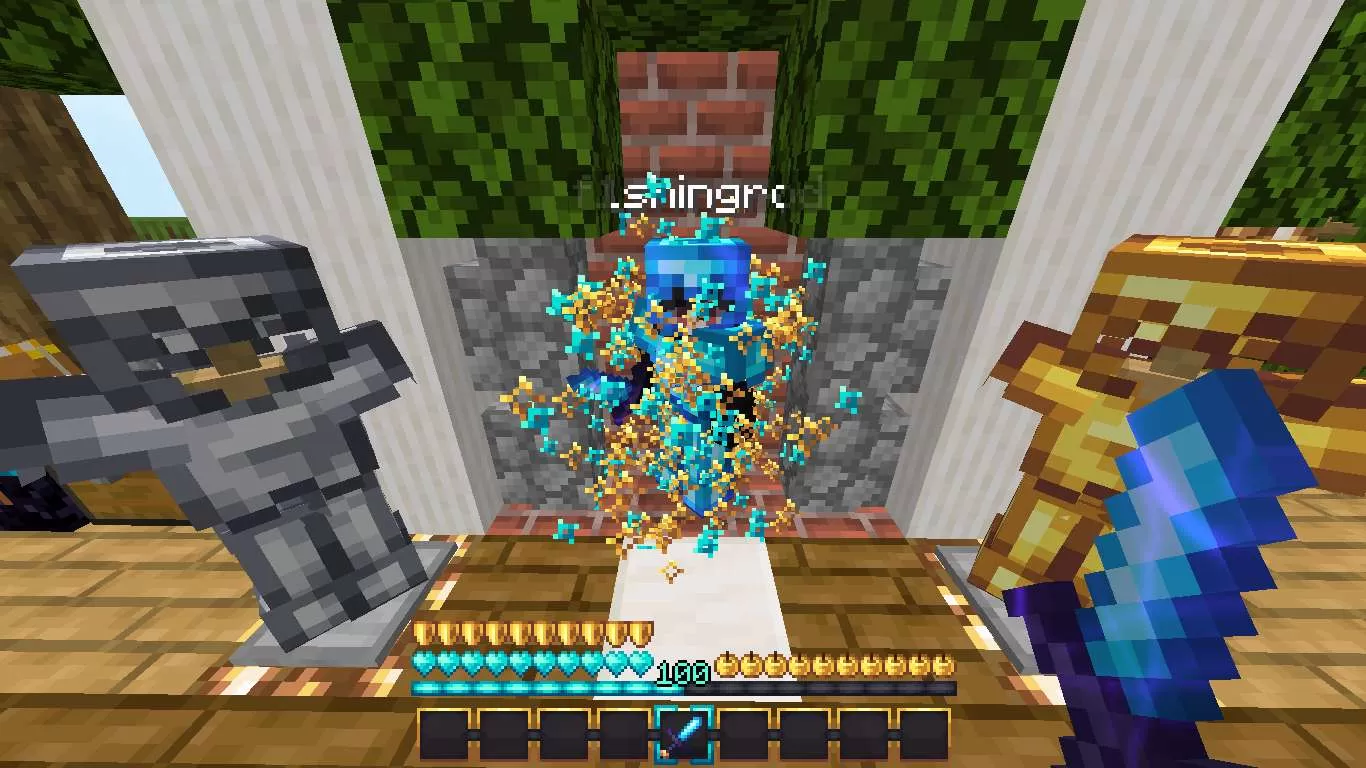Click the first diamond heart in health bar
This screenshot has width=1366, height=768.
tap(423, 662)
